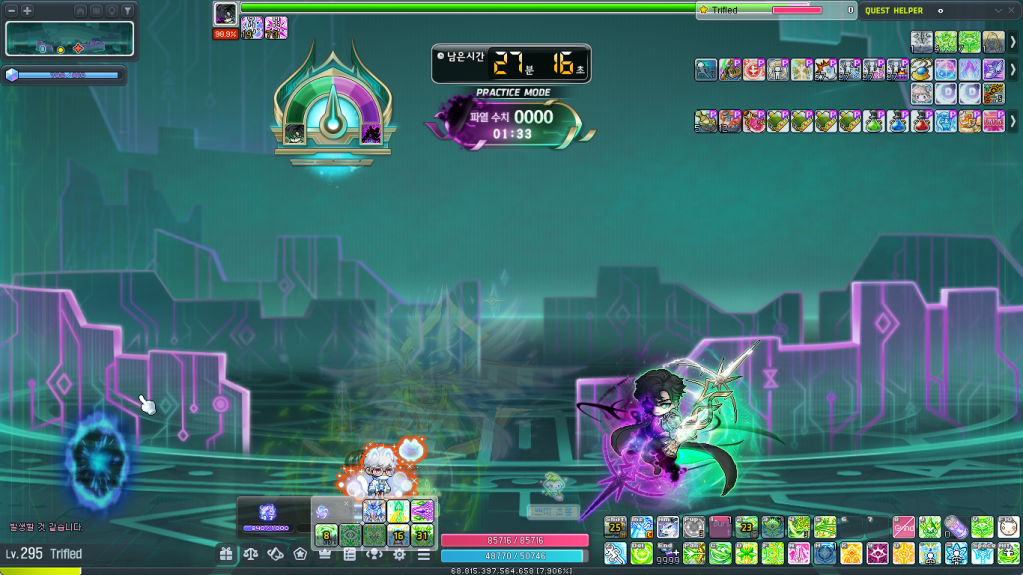Activate the quickslot skill showing 25
Viewport: 1023px width, 575px height.
pyautogui.click(x=615, y=527)
